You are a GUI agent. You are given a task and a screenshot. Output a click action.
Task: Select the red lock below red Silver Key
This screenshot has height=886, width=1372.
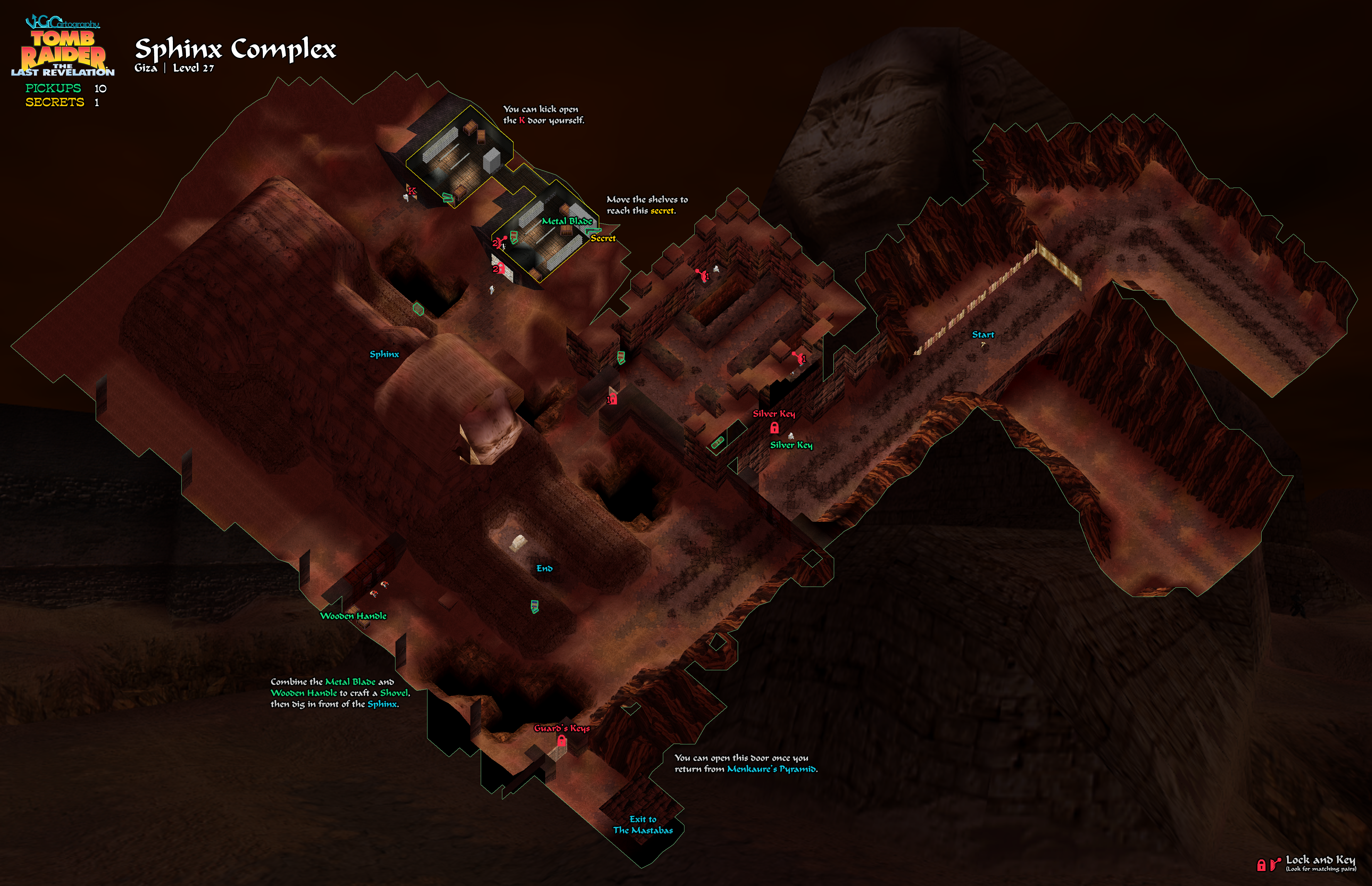pos(774,428)
